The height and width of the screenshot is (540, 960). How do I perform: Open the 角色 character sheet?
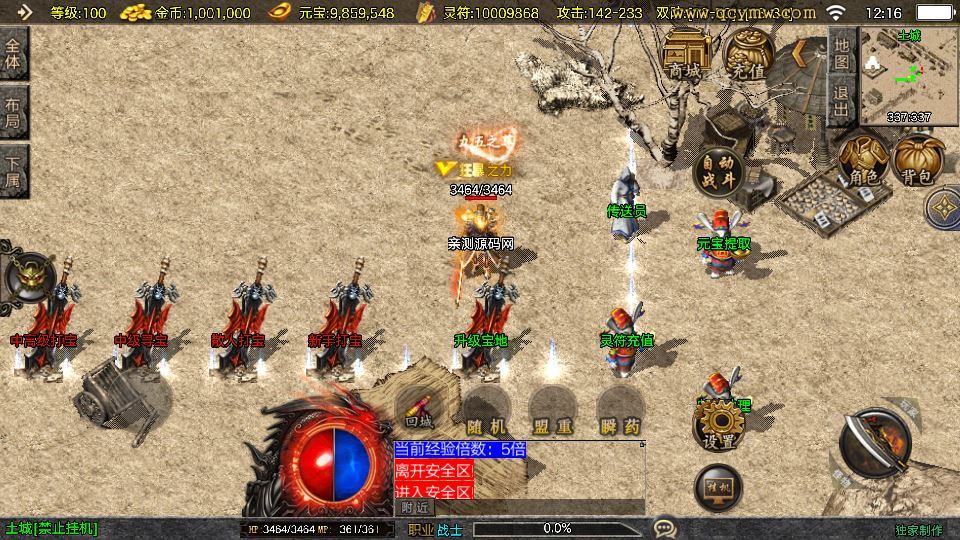pos(863,161)
